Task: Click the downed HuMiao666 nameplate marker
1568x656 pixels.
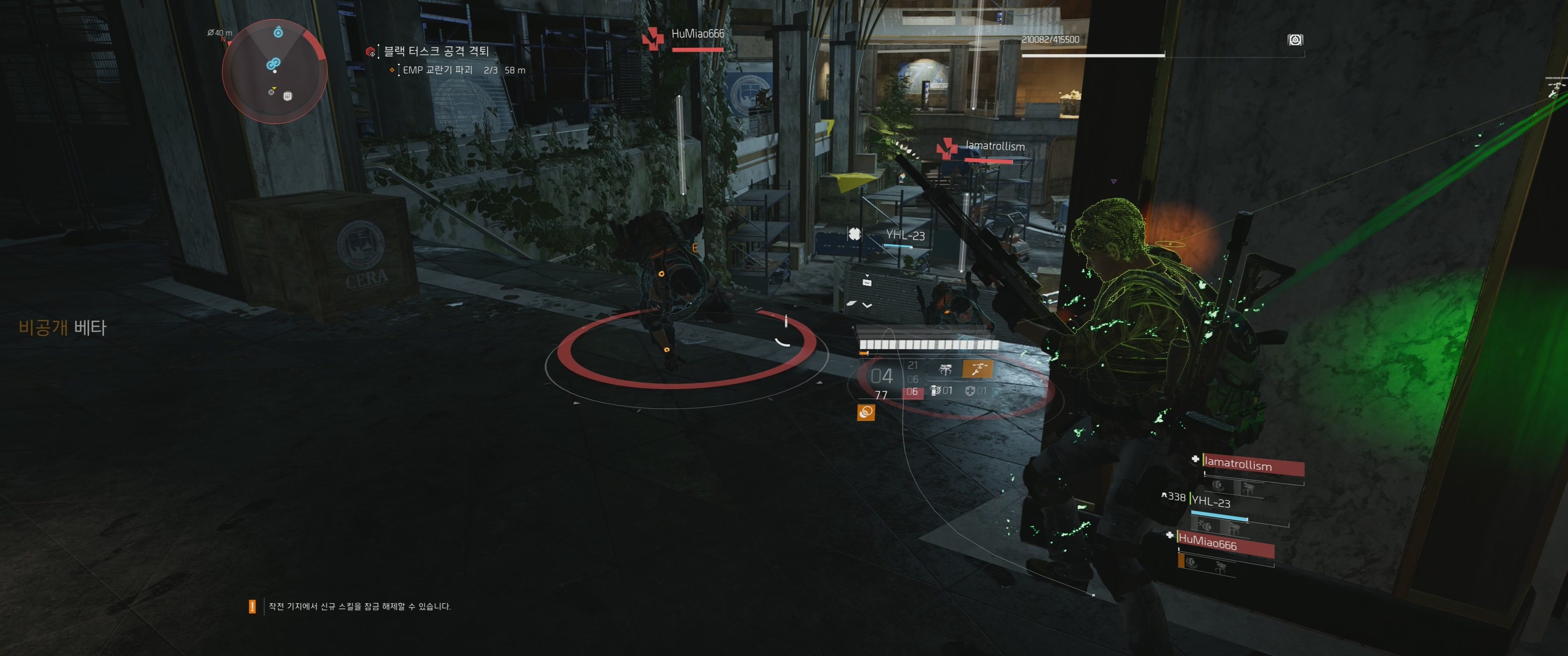Action: click(x=653, y=38)
